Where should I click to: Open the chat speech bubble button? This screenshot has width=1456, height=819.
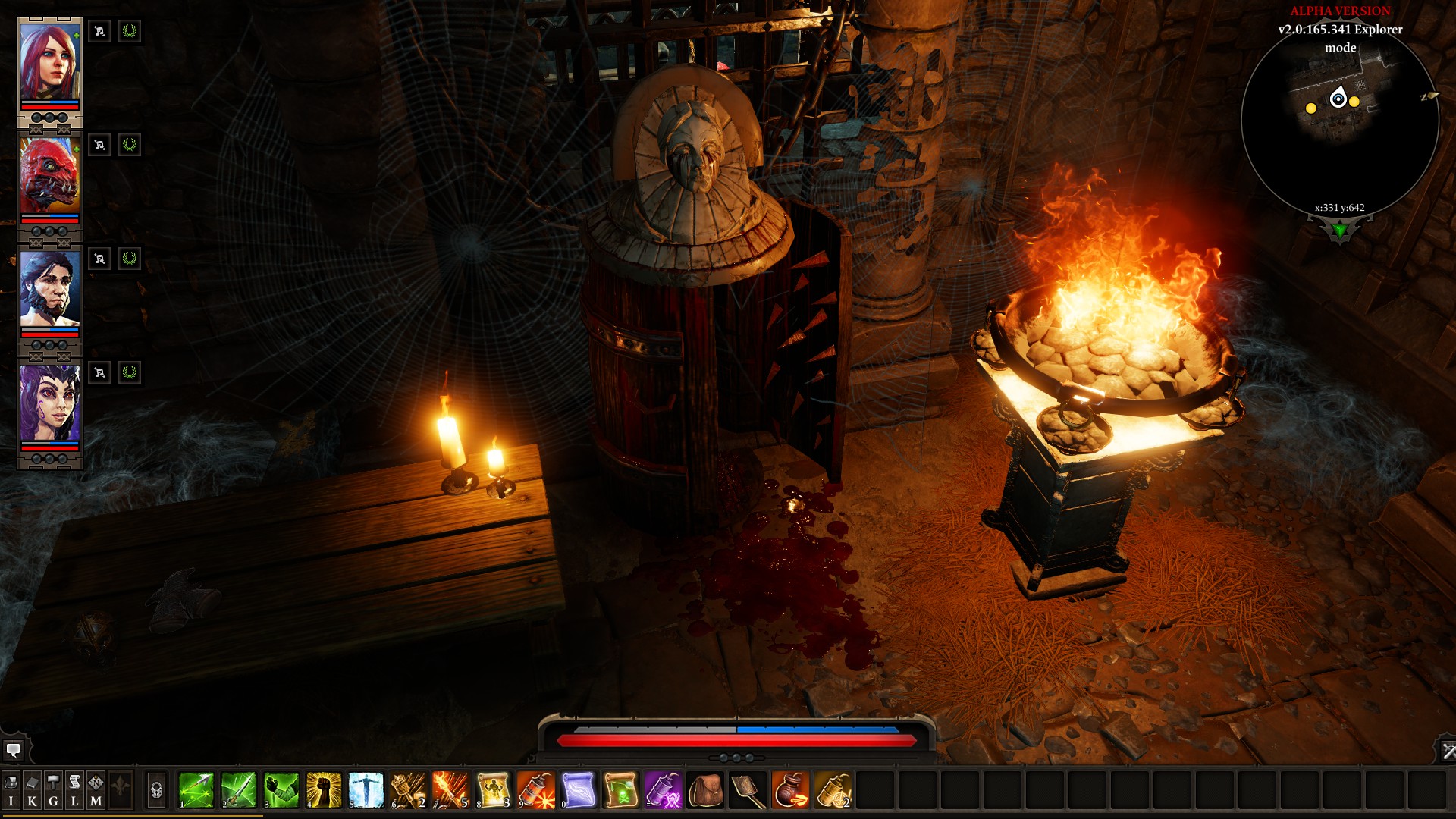coord(13,751)
